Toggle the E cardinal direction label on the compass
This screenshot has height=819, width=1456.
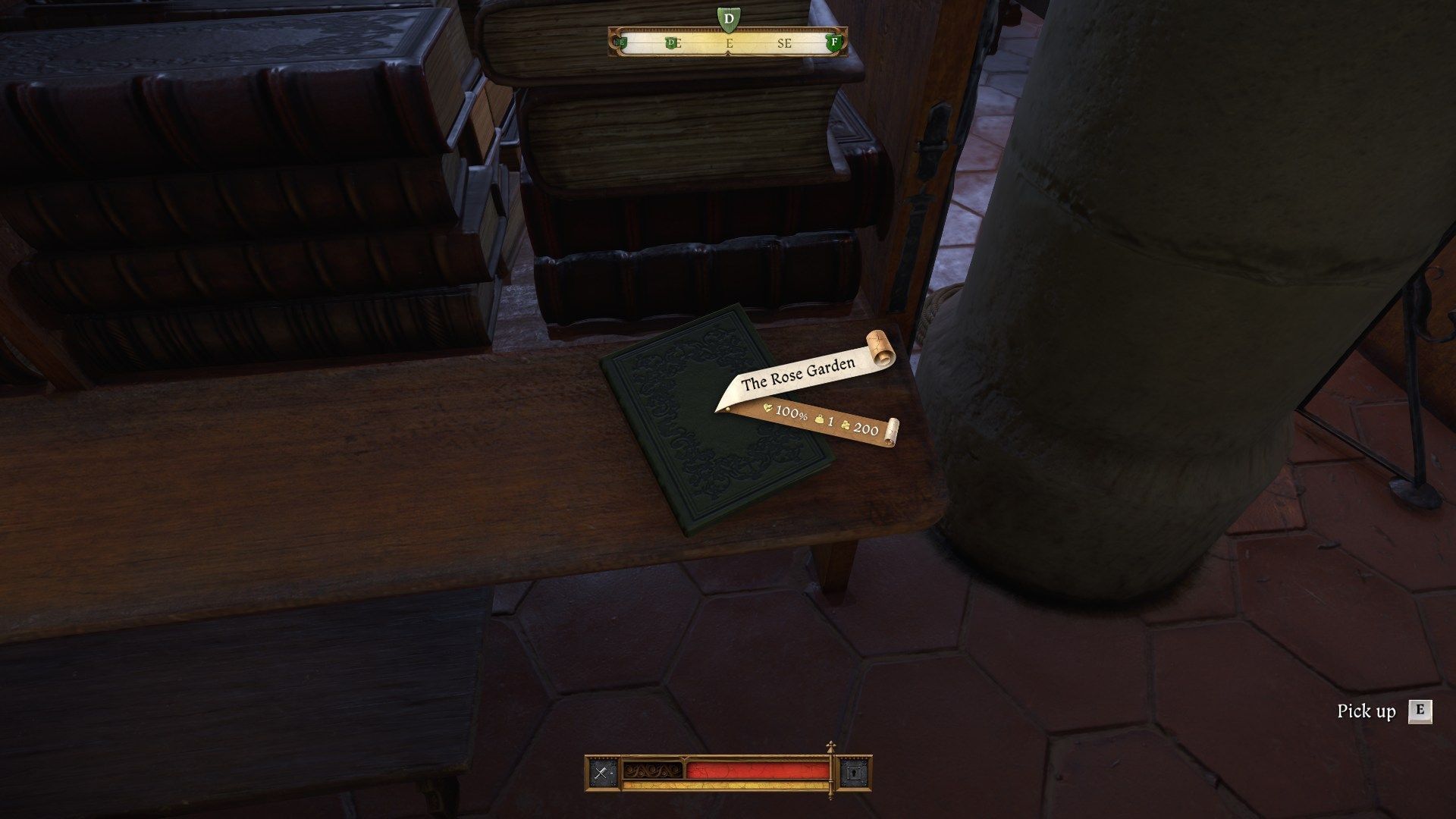730,44
